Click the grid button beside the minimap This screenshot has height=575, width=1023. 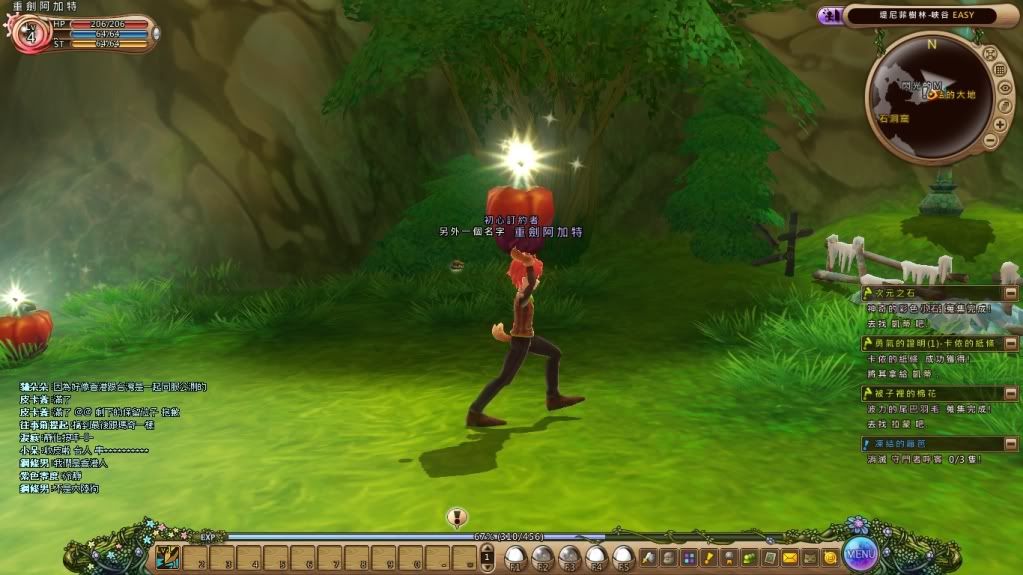1000,70
